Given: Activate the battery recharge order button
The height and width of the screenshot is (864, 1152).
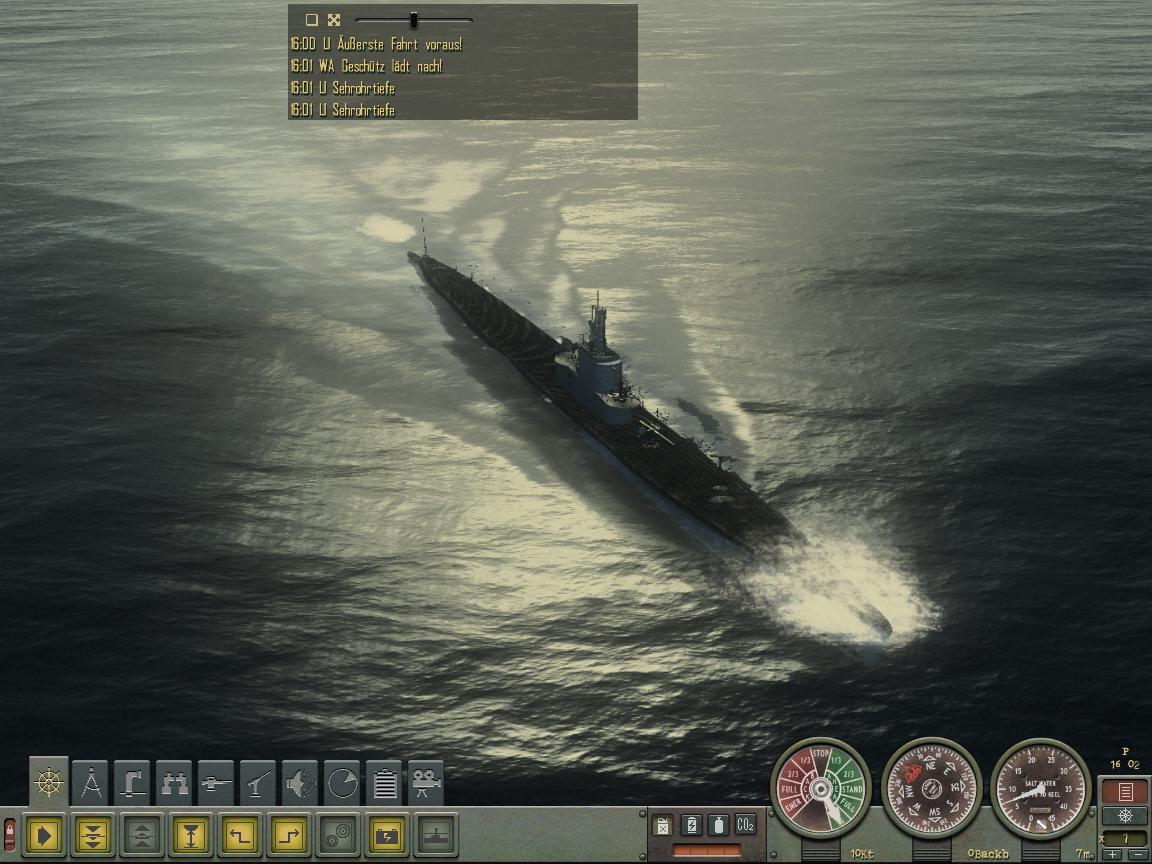Looking at the screenshot, I should click(386, 834).
